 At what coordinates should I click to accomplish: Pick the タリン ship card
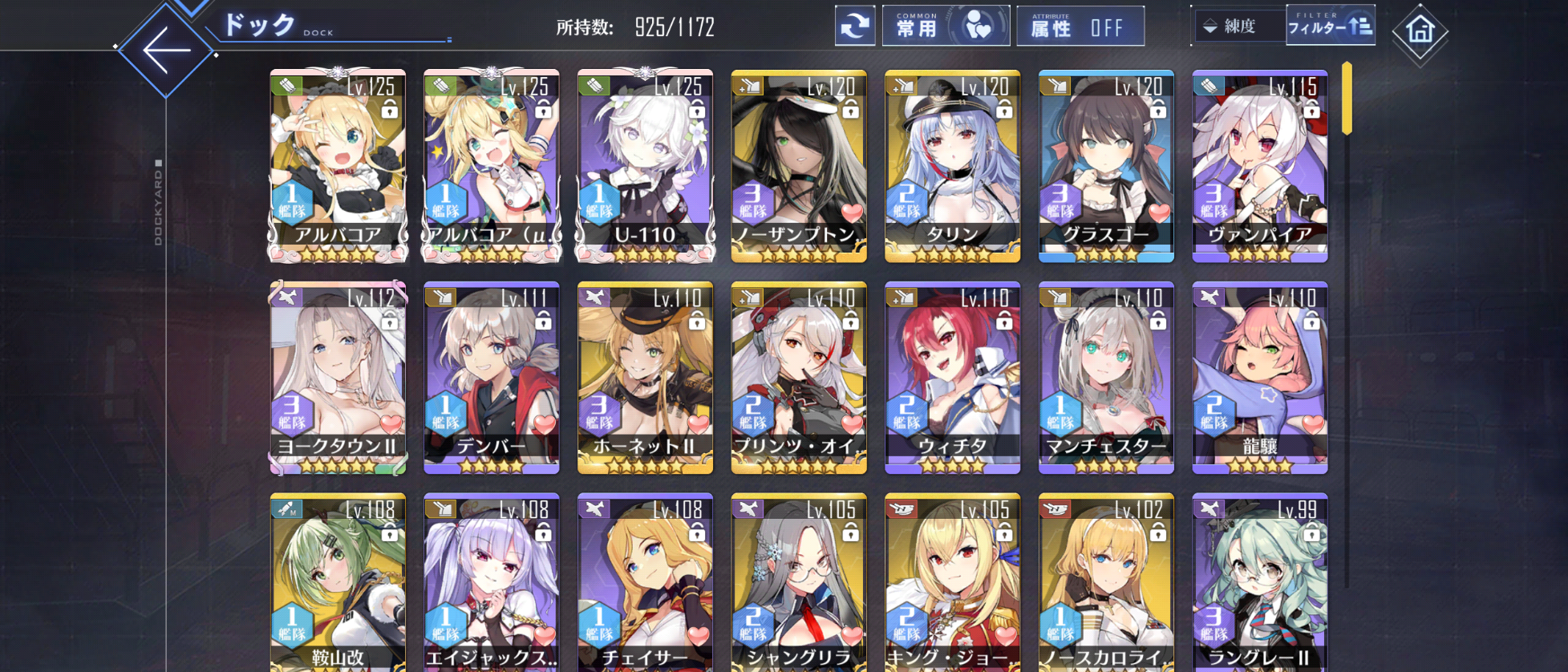coord(952,166)
